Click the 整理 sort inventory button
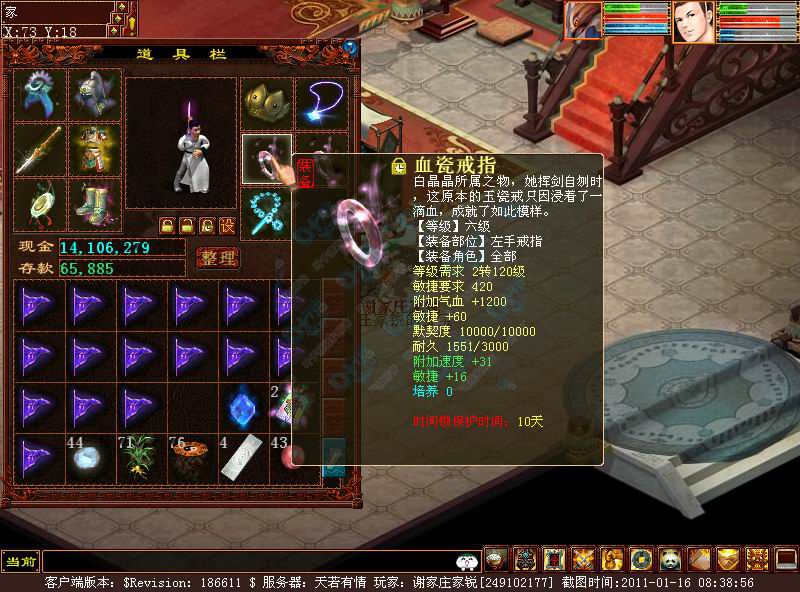 217,258
